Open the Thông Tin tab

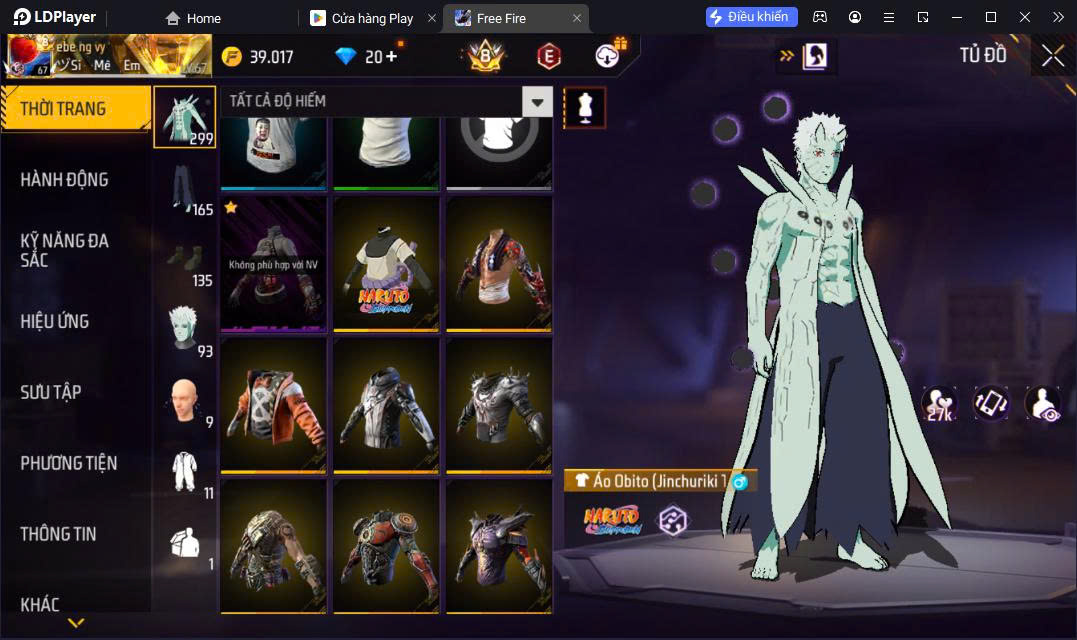tap(58, 534)
